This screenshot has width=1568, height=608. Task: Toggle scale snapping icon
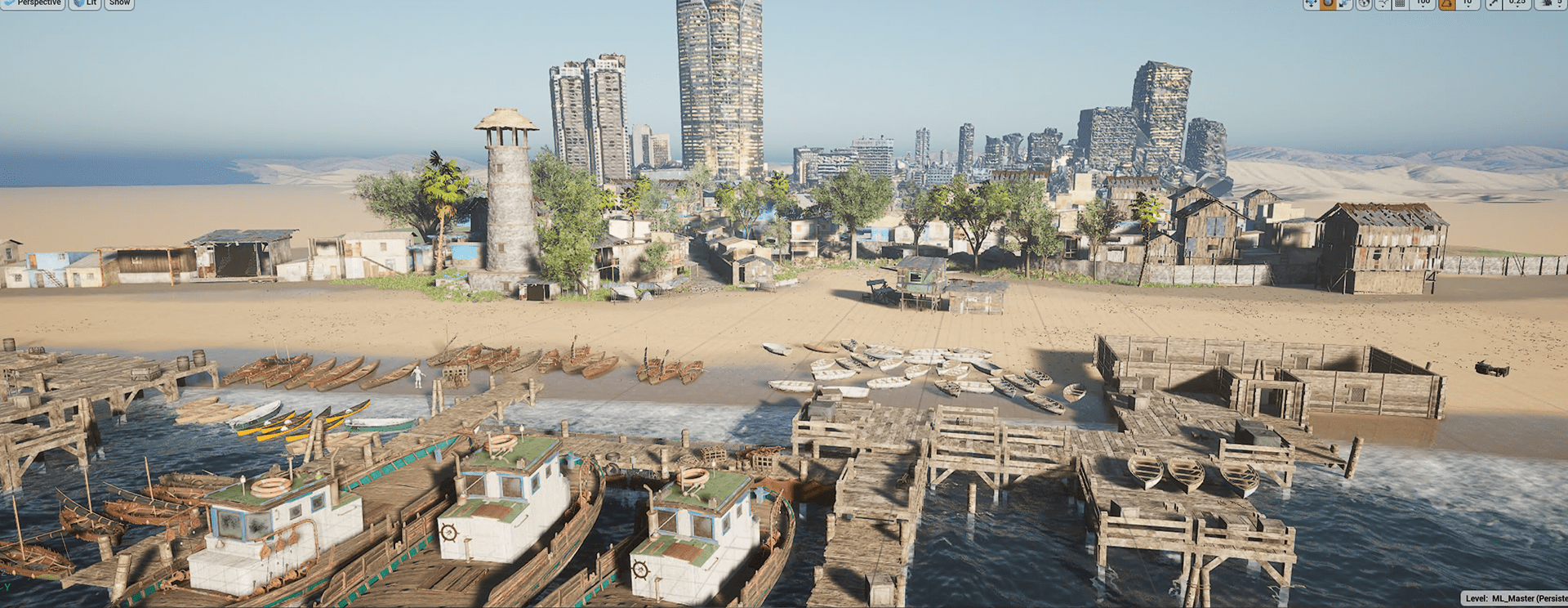[x=1493, y=3]
